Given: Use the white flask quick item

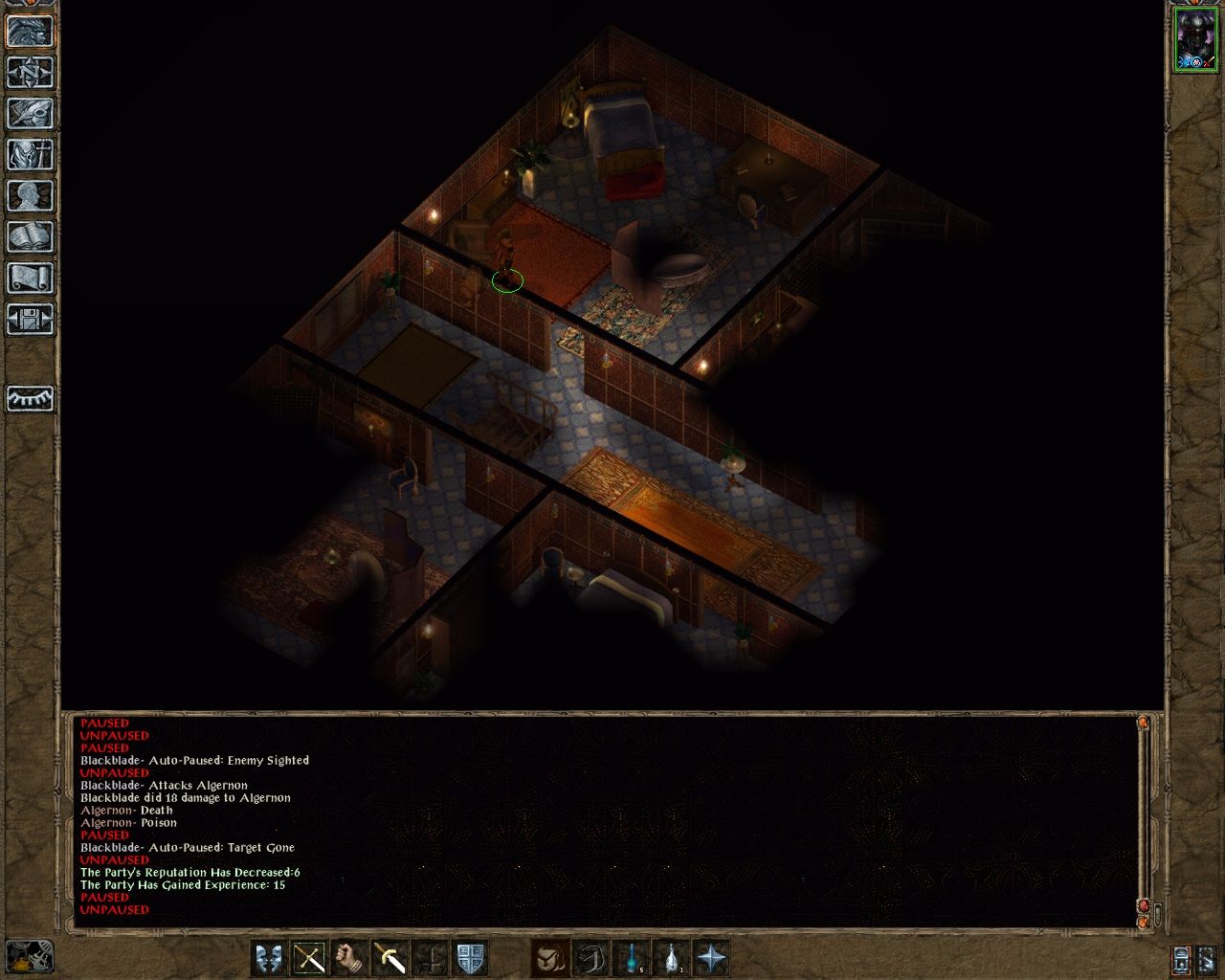Looking at the screenshot, I should (672, 958).
